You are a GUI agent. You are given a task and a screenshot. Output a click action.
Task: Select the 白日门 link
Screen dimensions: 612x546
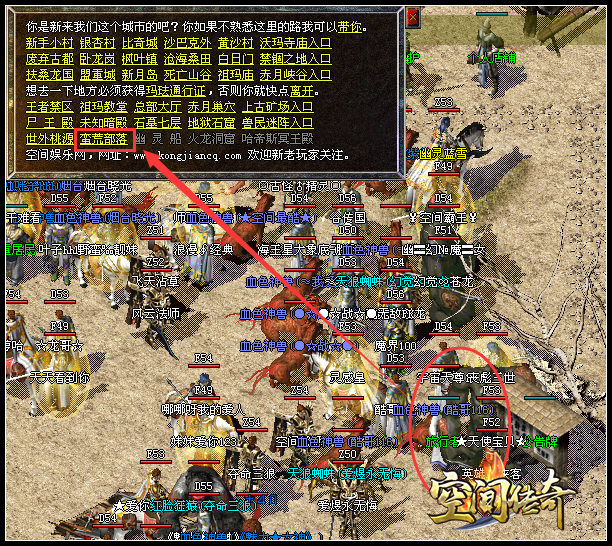pyautogui.click(x=237, y=58)
